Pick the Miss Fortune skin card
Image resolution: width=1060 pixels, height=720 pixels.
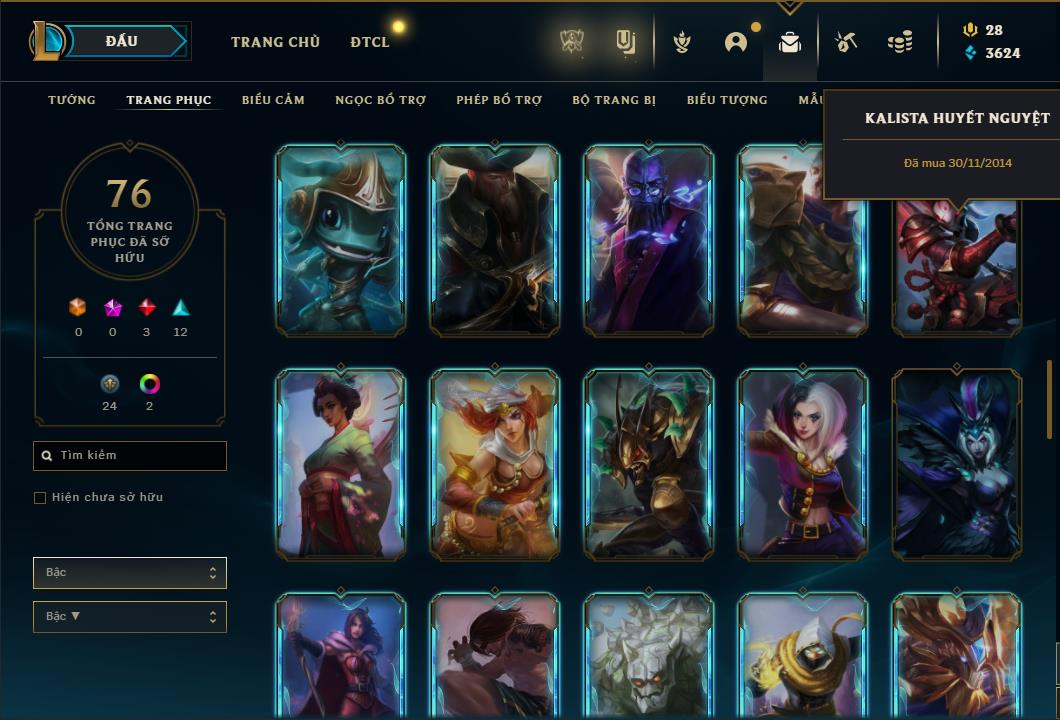495,463
